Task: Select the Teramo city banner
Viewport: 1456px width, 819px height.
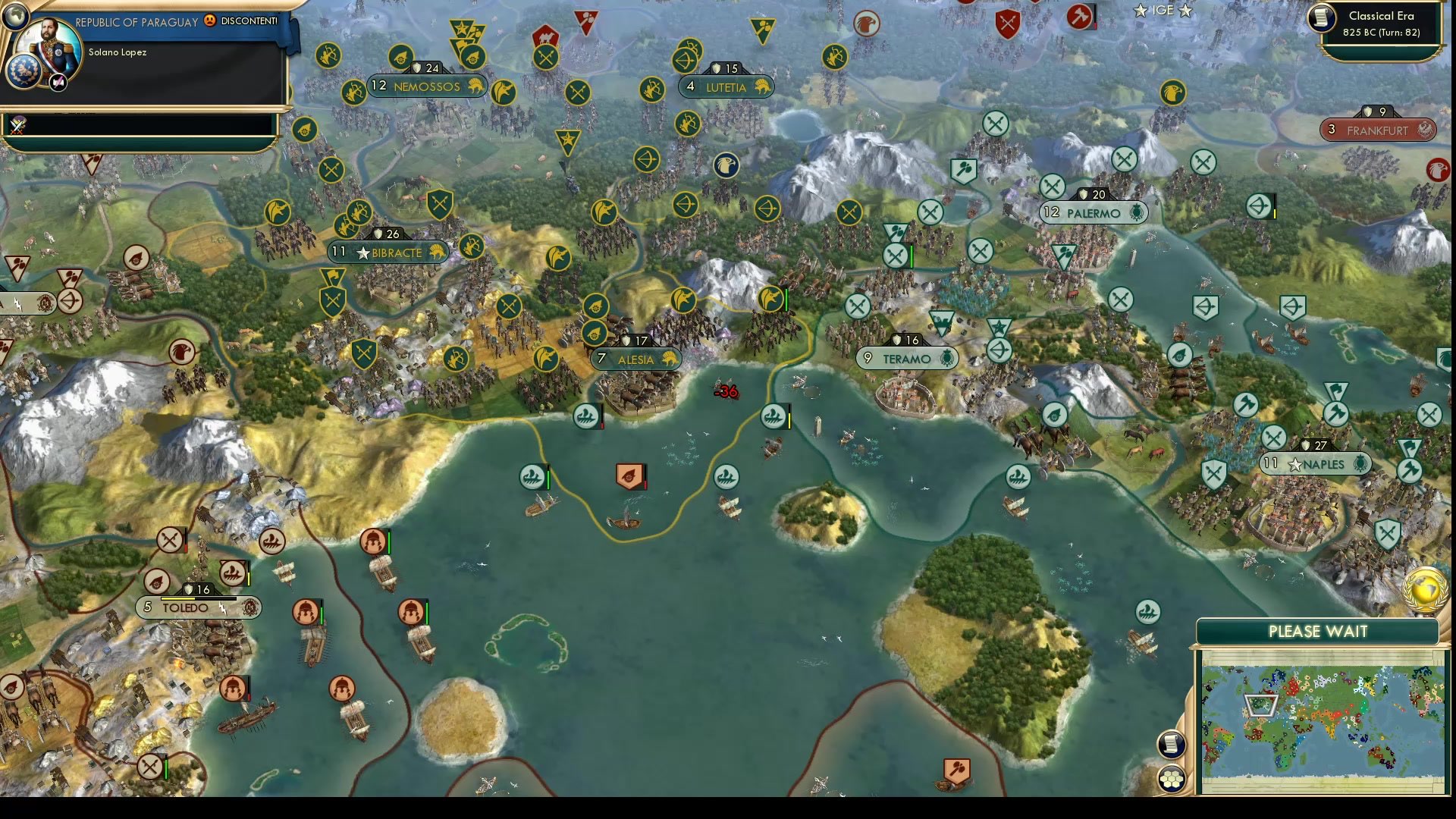Action: click(x=905, y=357)
